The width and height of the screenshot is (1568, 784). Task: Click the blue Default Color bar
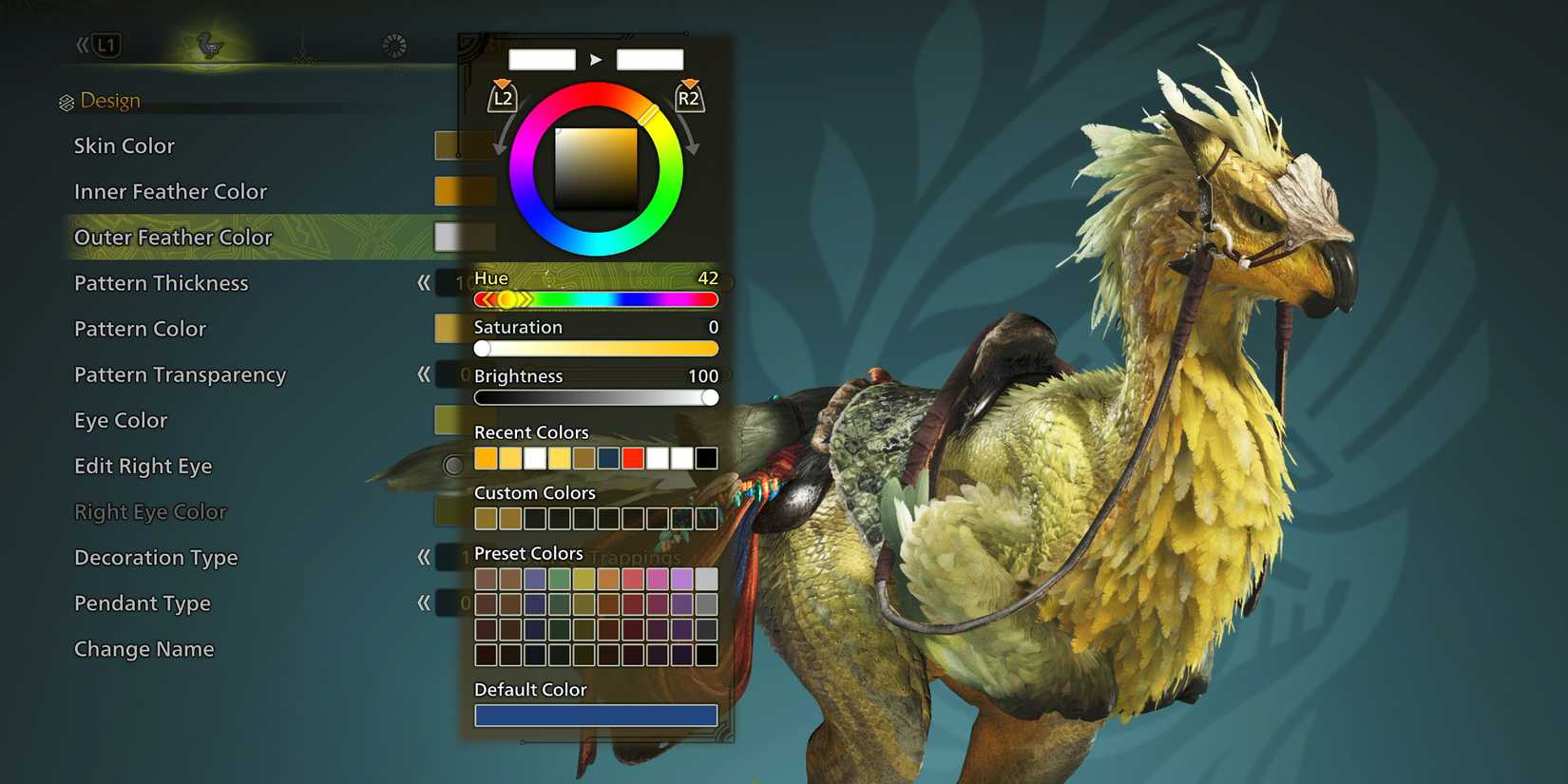(x=596, y=715)
